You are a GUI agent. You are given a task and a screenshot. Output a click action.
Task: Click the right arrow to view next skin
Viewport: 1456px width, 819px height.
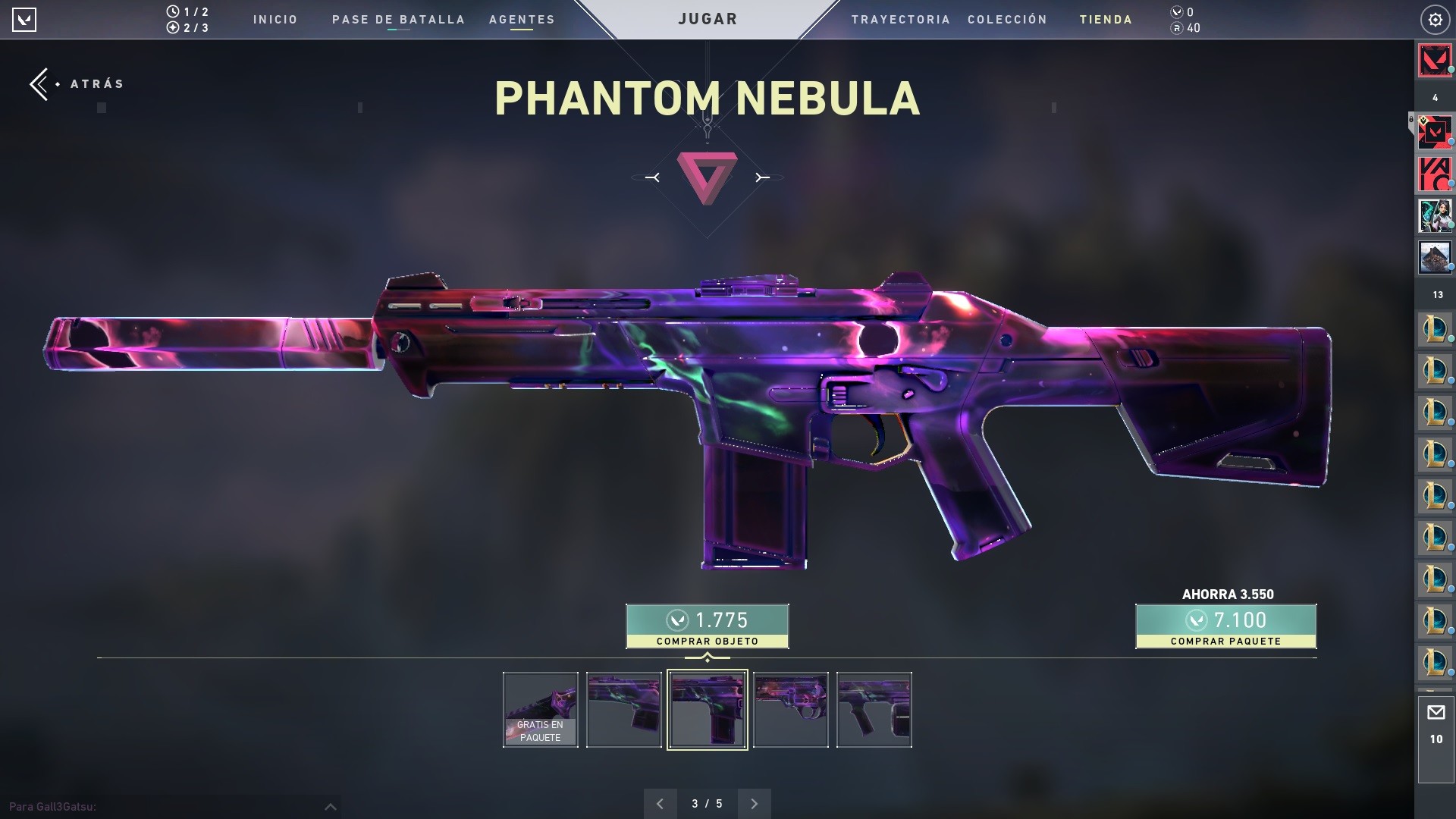pos(754,803)
